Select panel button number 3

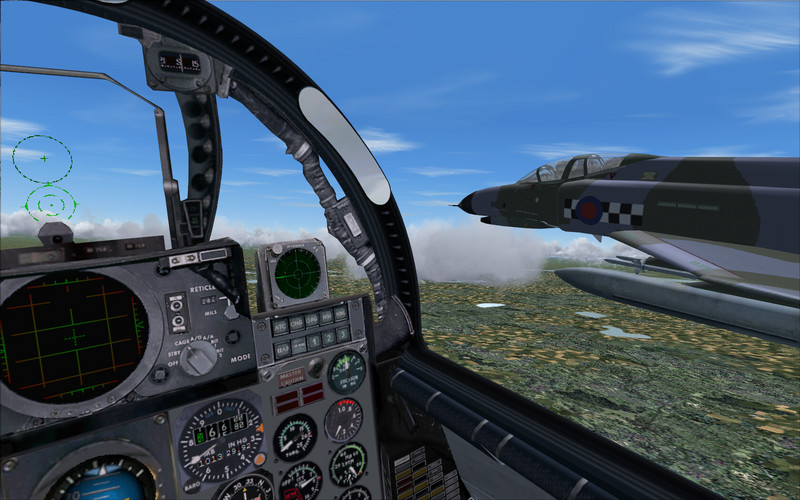(343, 333)
